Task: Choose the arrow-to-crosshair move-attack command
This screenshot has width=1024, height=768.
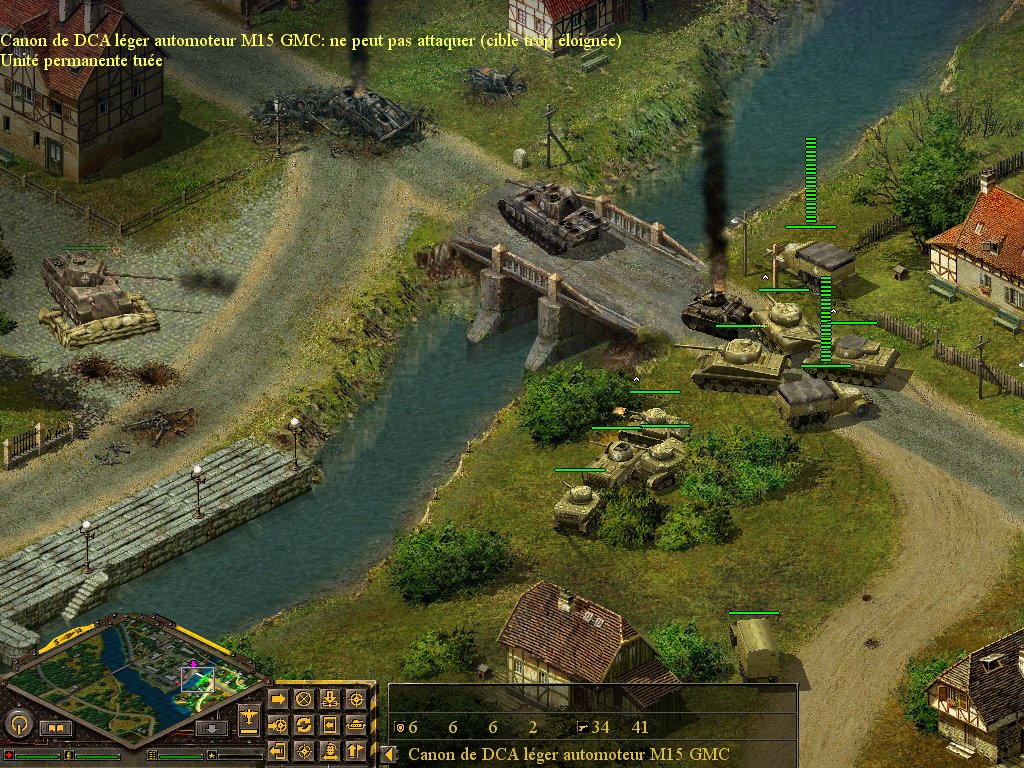Action: [x=278, y=724]
